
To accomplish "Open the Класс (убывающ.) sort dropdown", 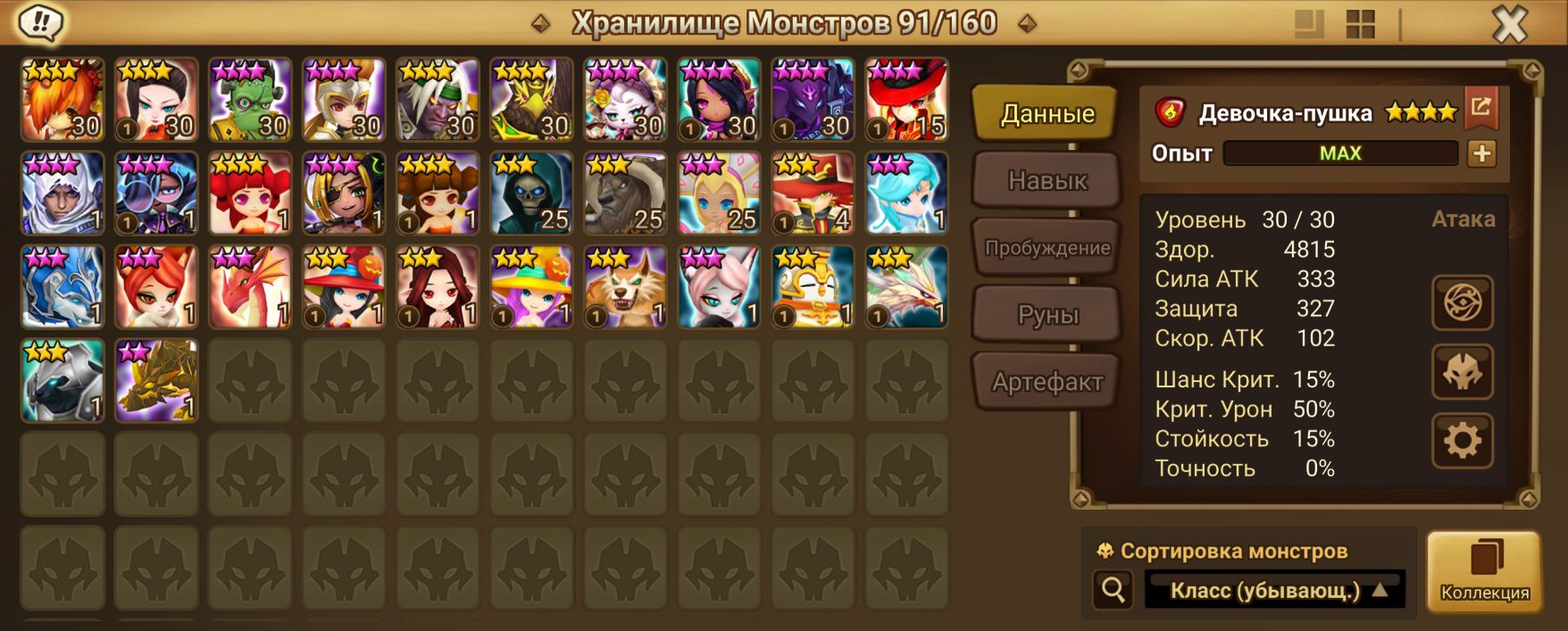I will tap(1275, 590).
